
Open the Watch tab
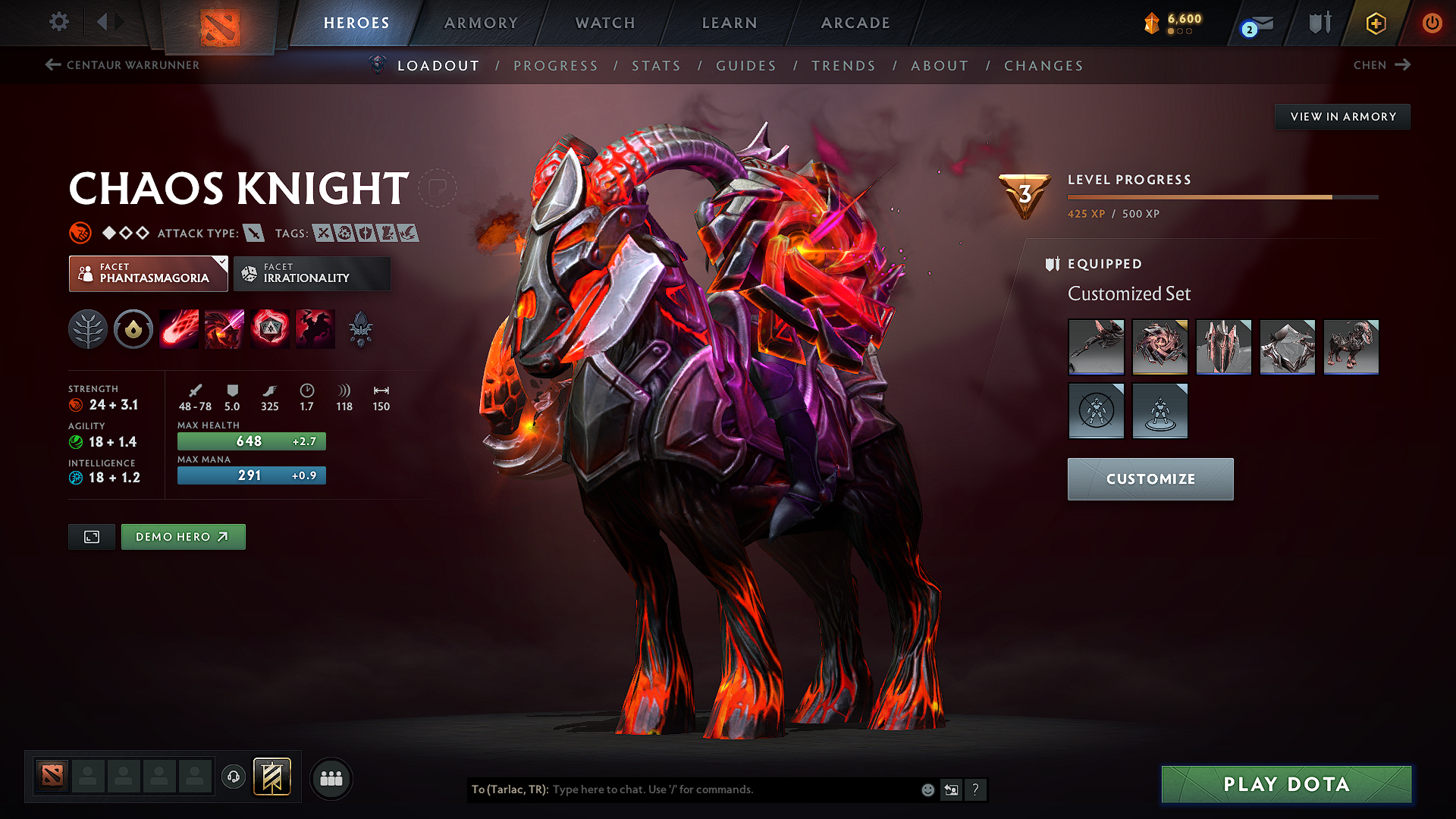tap(605, 23)
